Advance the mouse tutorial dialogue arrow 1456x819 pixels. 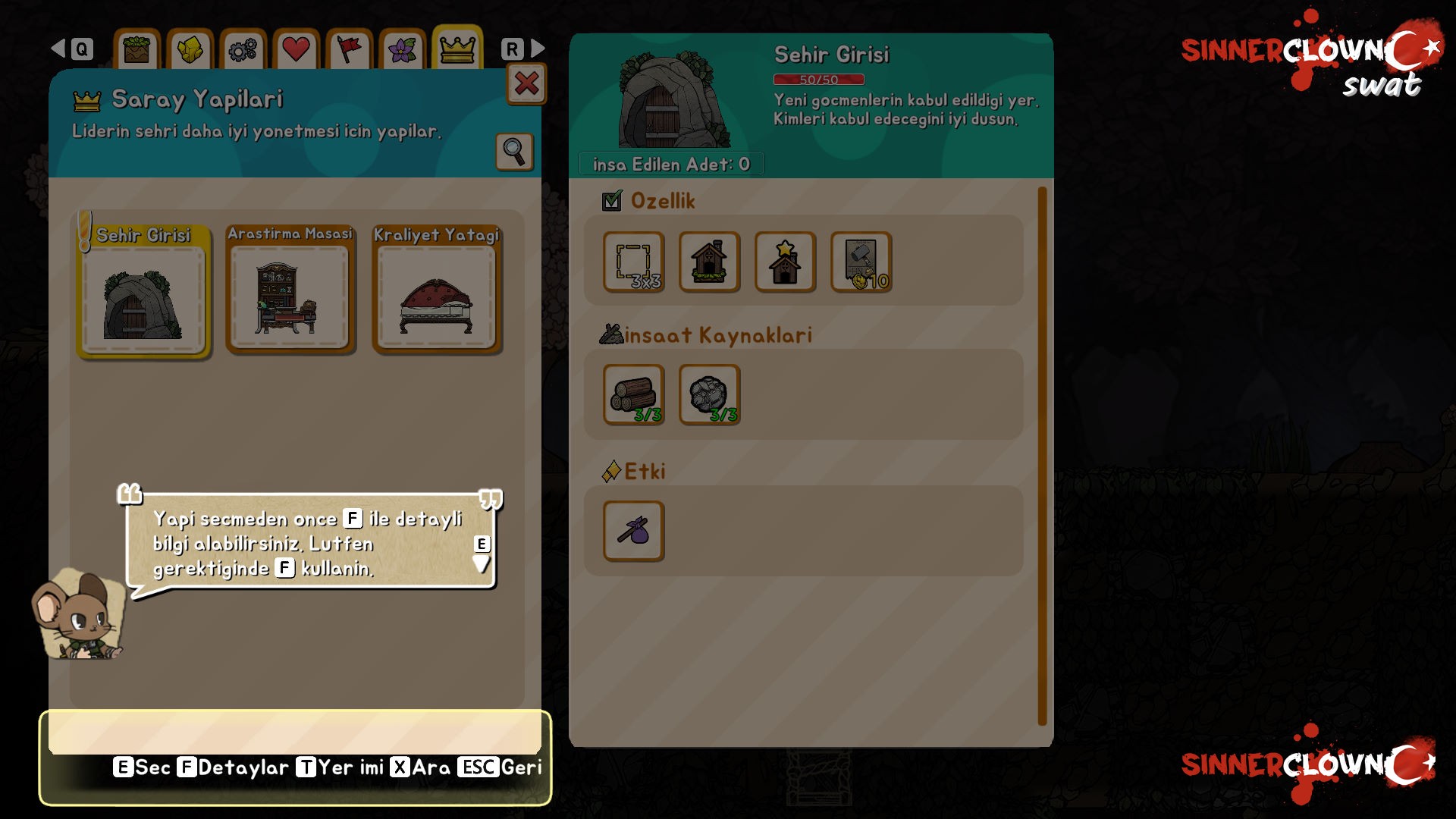click(x=482, y=563)
